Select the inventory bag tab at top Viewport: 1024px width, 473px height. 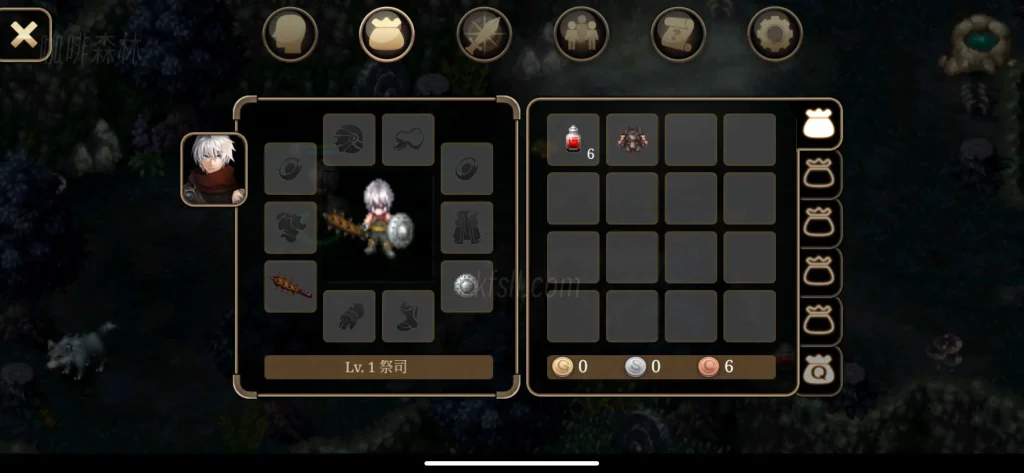point(386,34)
